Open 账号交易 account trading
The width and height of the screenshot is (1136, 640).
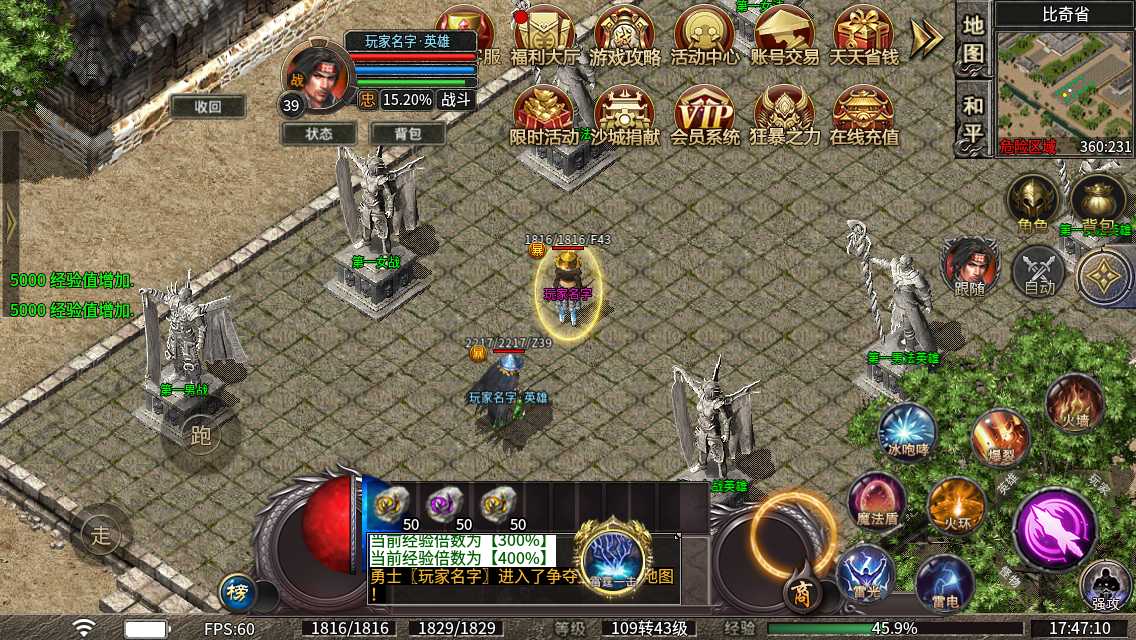[784, 35]
